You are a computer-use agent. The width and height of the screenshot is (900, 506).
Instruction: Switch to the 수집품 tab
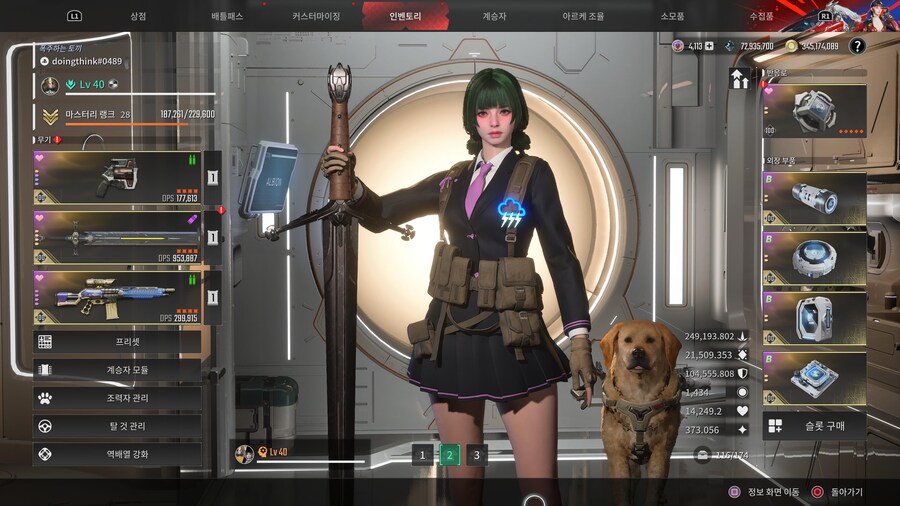(x=761, y=16)
